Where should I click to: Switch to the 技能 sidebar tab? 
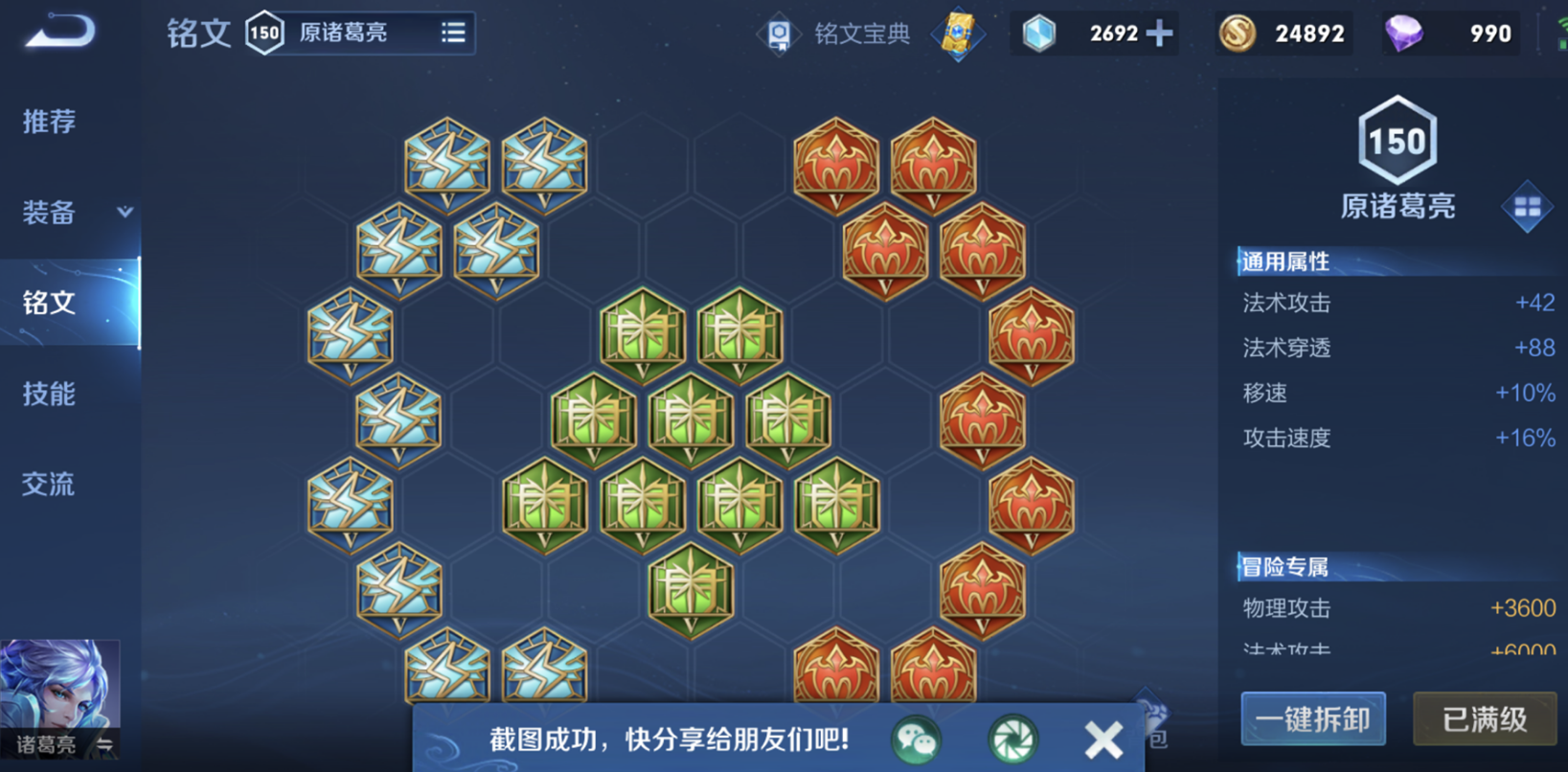[x=50, y=394]
